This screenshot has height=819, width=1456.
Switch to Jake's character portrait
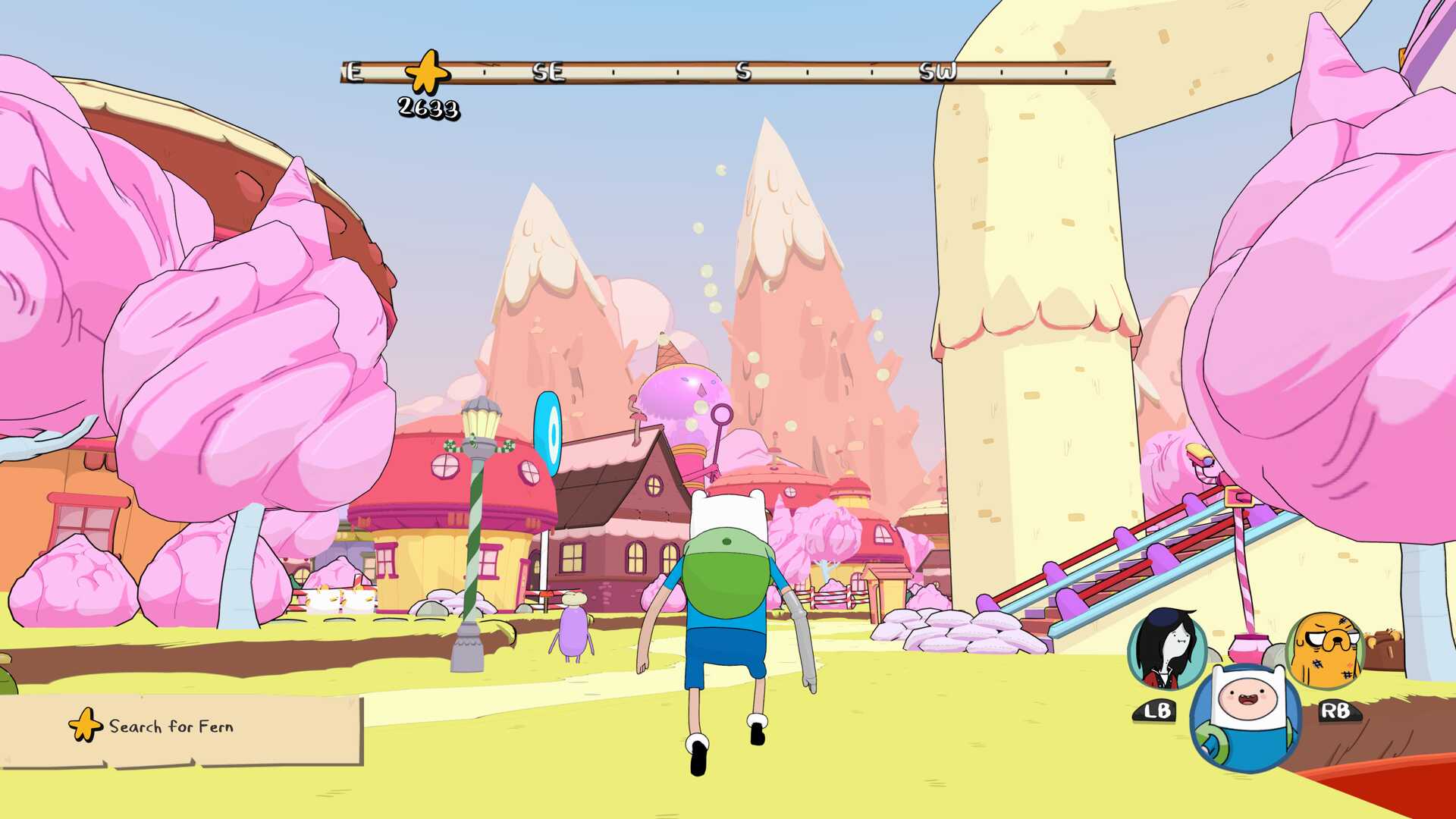coord(1325,650)
